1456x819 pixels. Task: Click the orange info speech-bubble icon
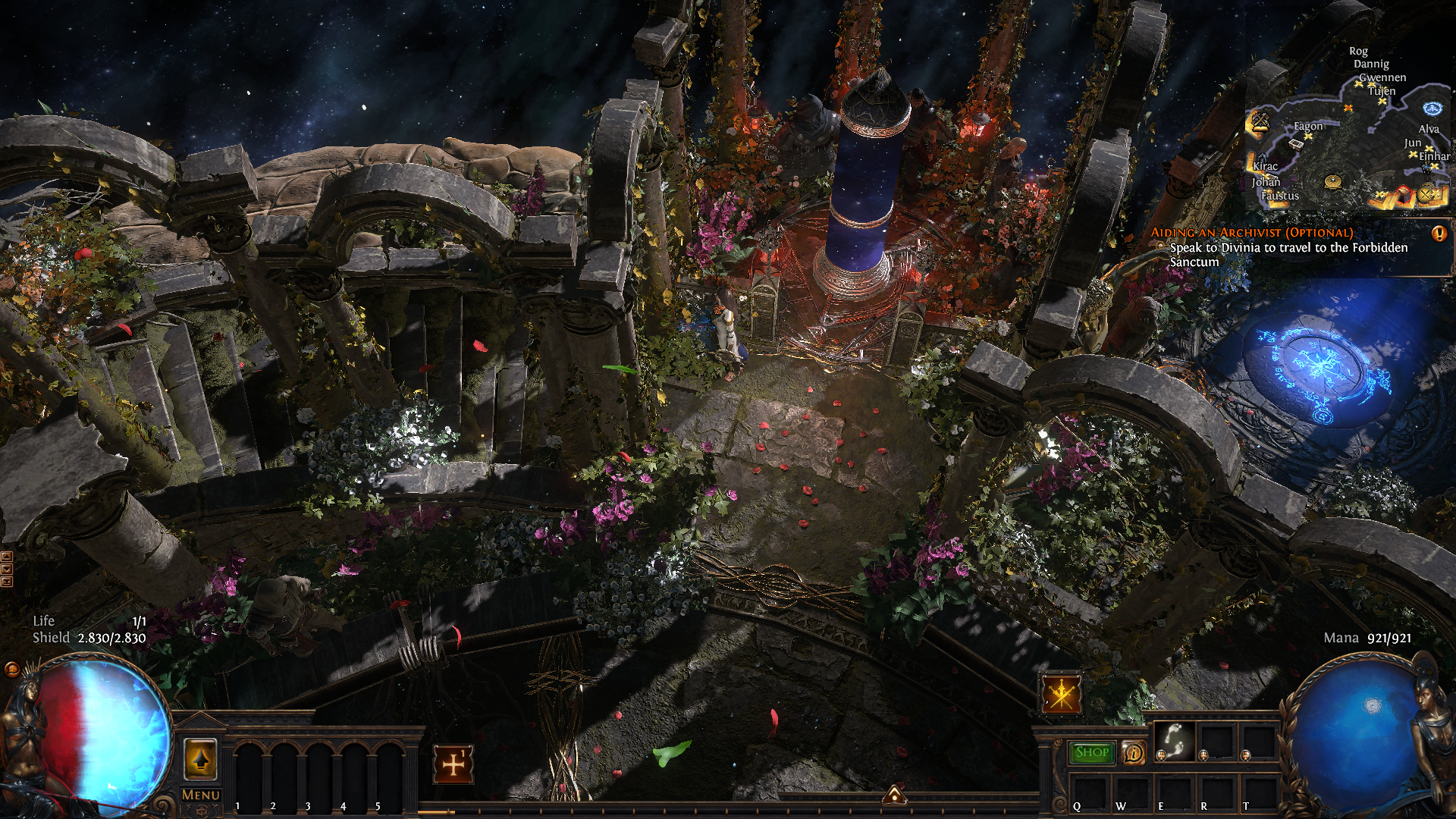[1133, 753]
